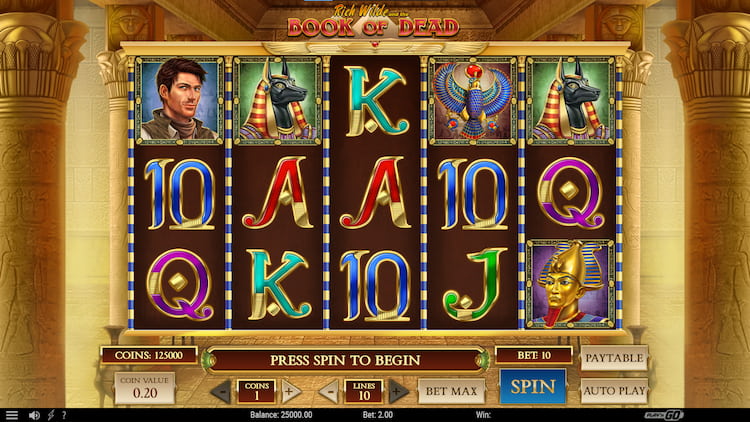Increase the number of lines
This screenshot has width=750, height=422.
398,391
